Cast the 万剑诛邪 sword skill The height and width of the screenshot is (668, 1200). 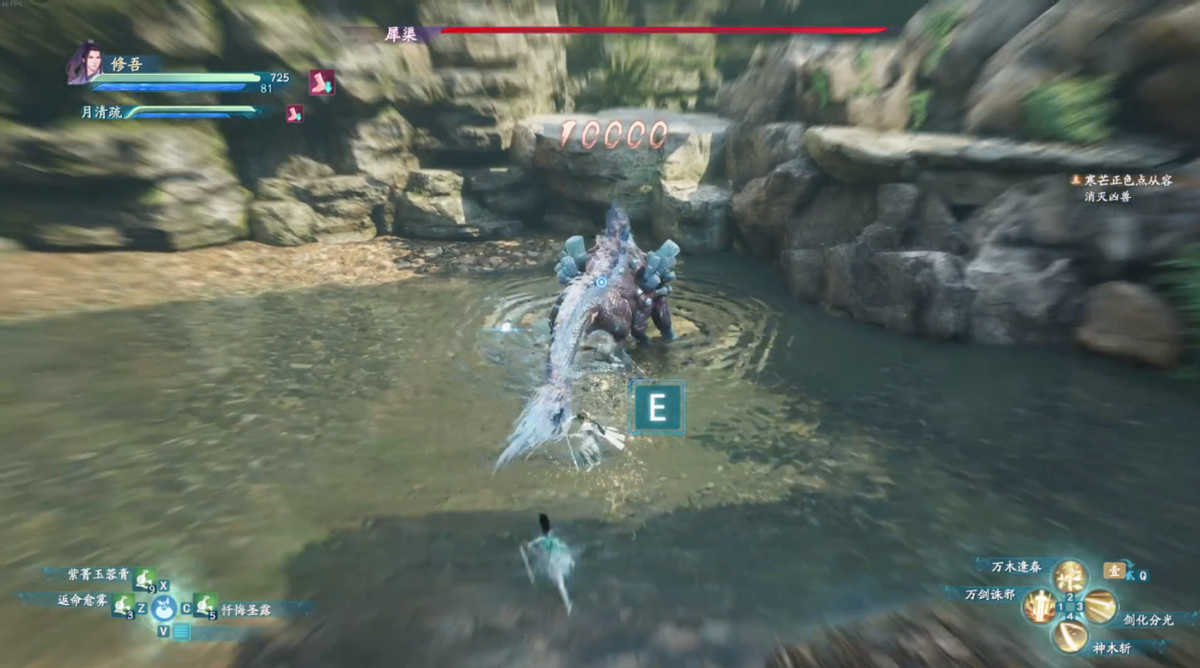pyautogui.click(x=1040, y=605)
